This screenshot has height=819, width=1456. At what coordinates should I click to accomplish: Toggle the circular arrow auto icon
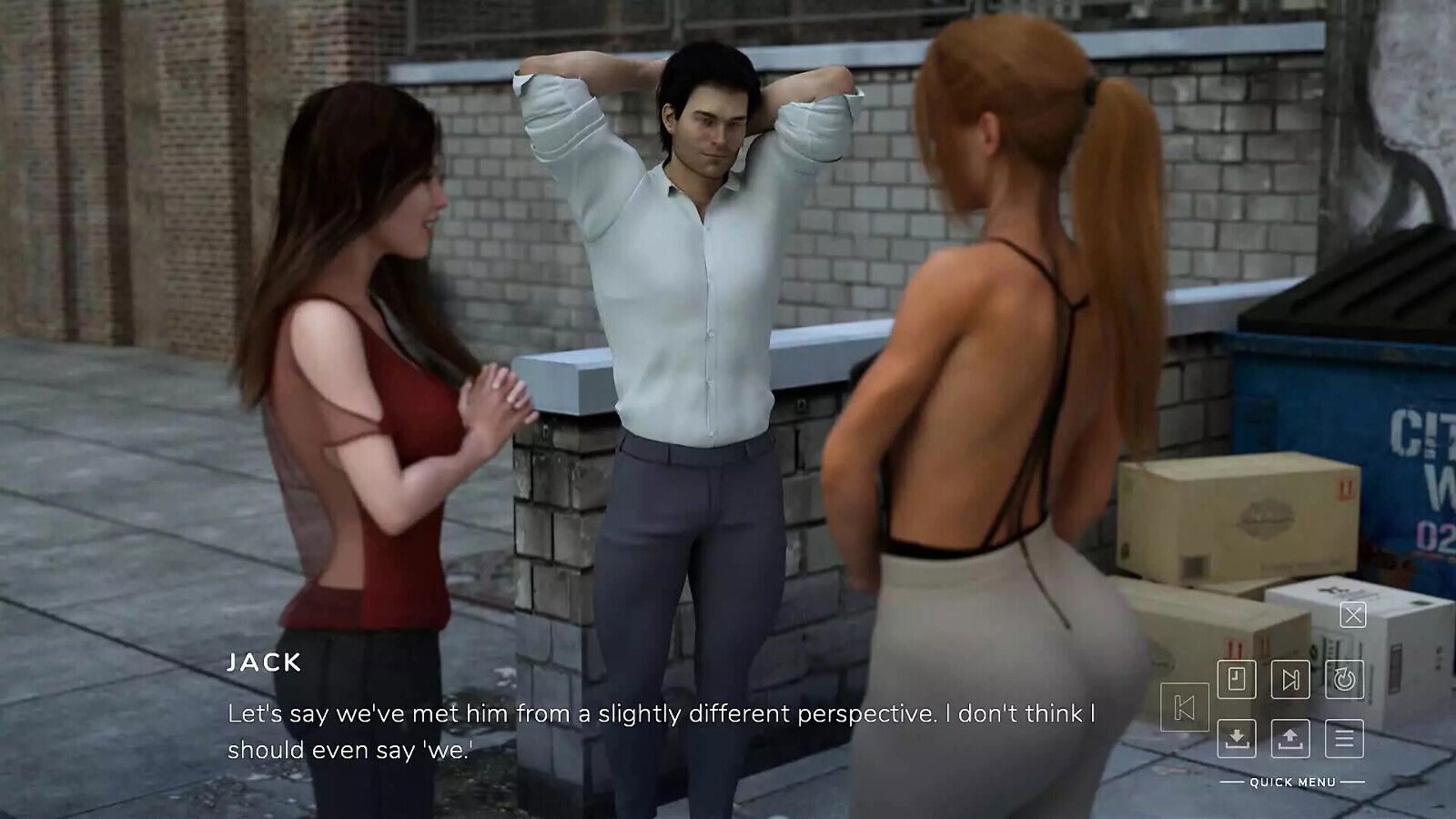click(x=1344, y=679)
